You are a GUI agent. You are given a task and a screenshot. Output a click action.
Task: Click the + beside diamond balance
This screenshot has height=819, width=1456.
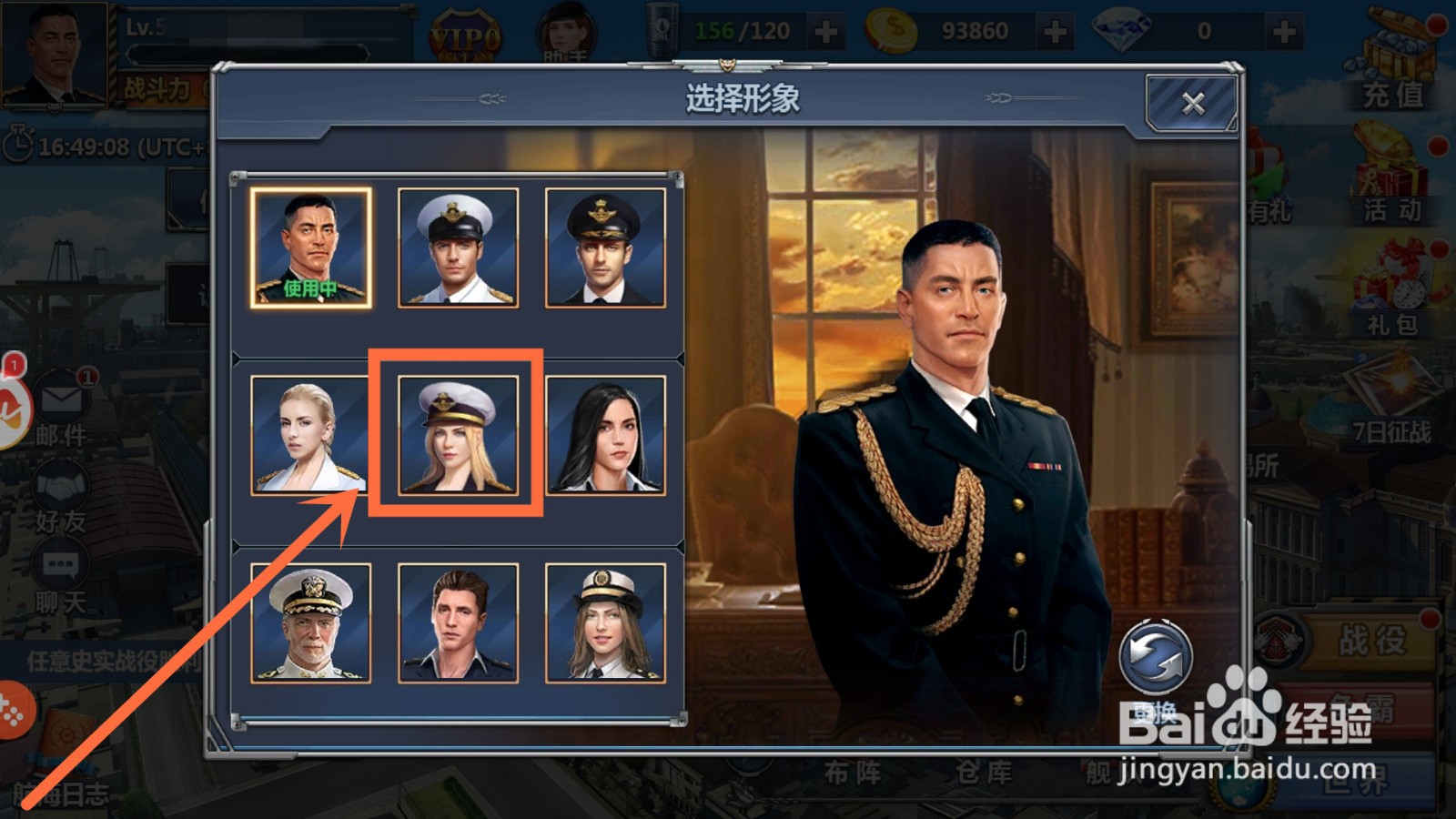tap(1283, 30)
